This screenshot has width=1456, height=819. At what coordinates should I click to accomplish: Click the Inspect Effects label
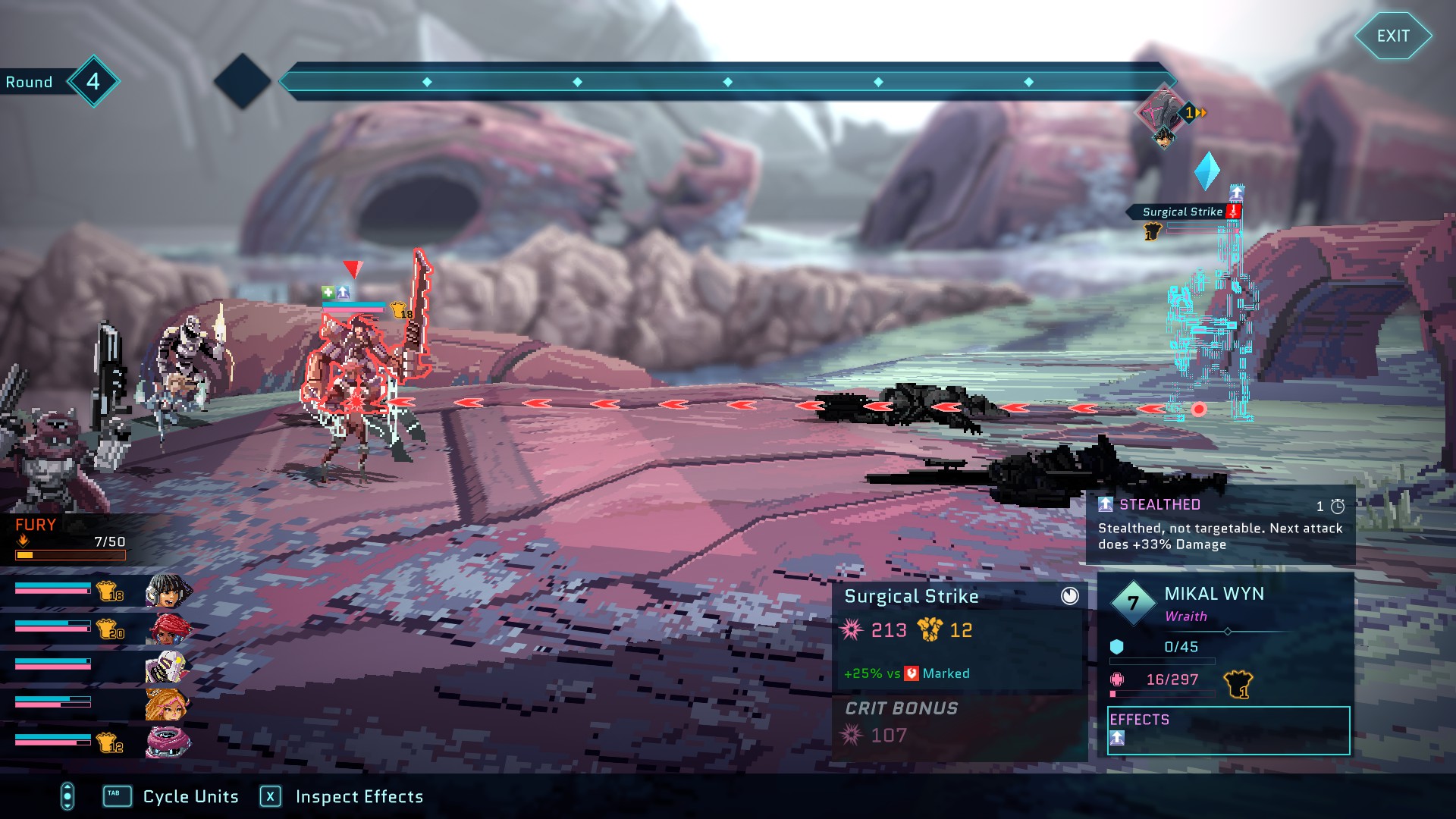coord(359,796)
